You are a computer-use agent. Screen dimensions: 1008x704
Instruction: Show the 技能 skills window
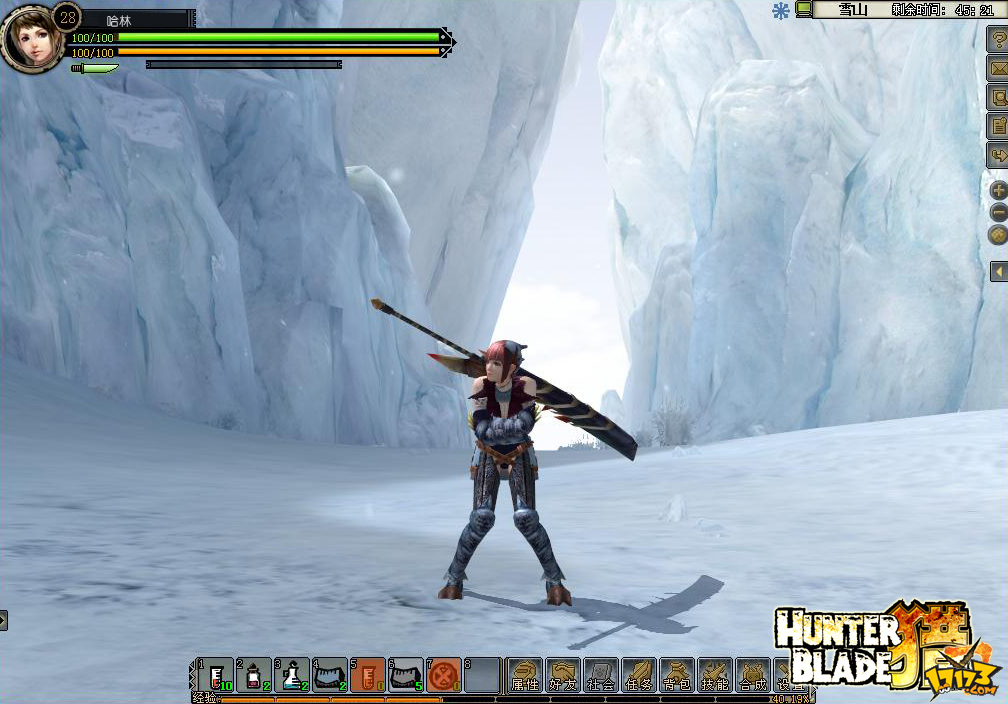715,675
